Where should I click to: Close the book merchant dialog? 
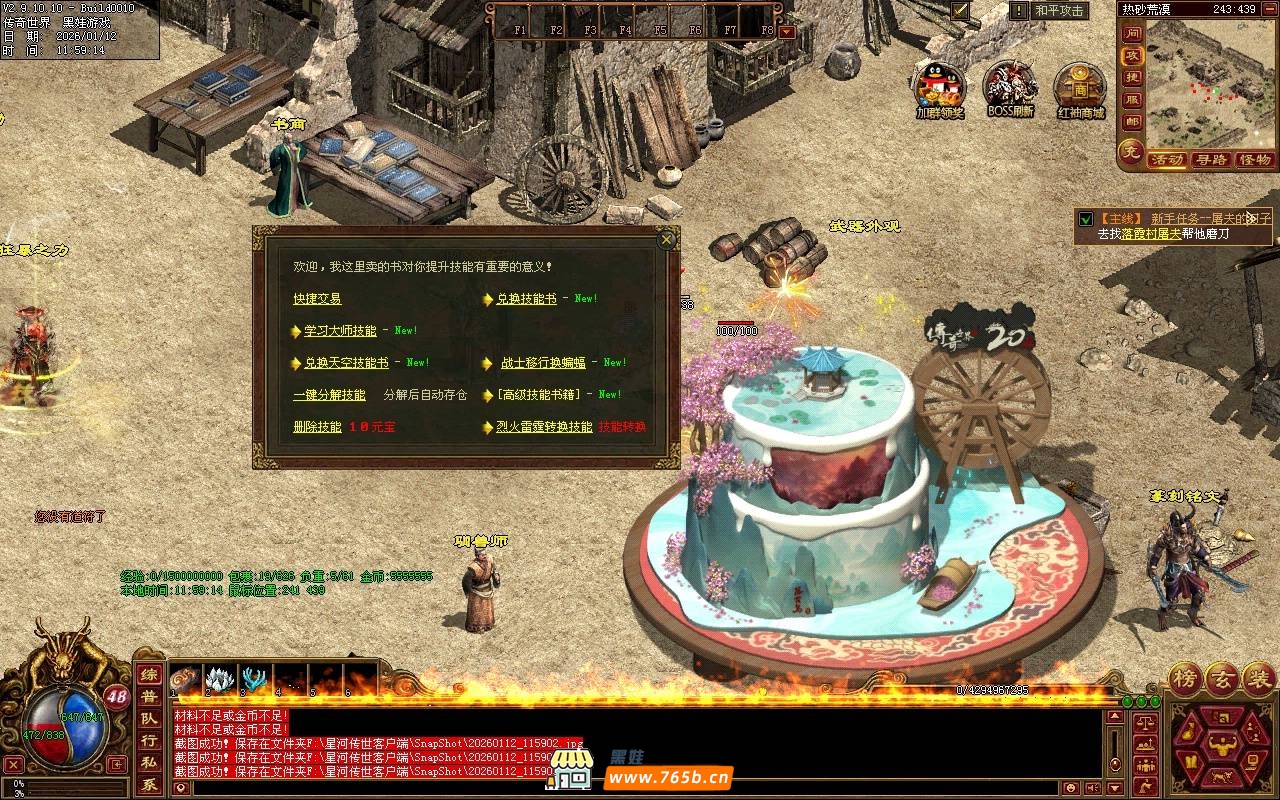[x=666, y=240]
